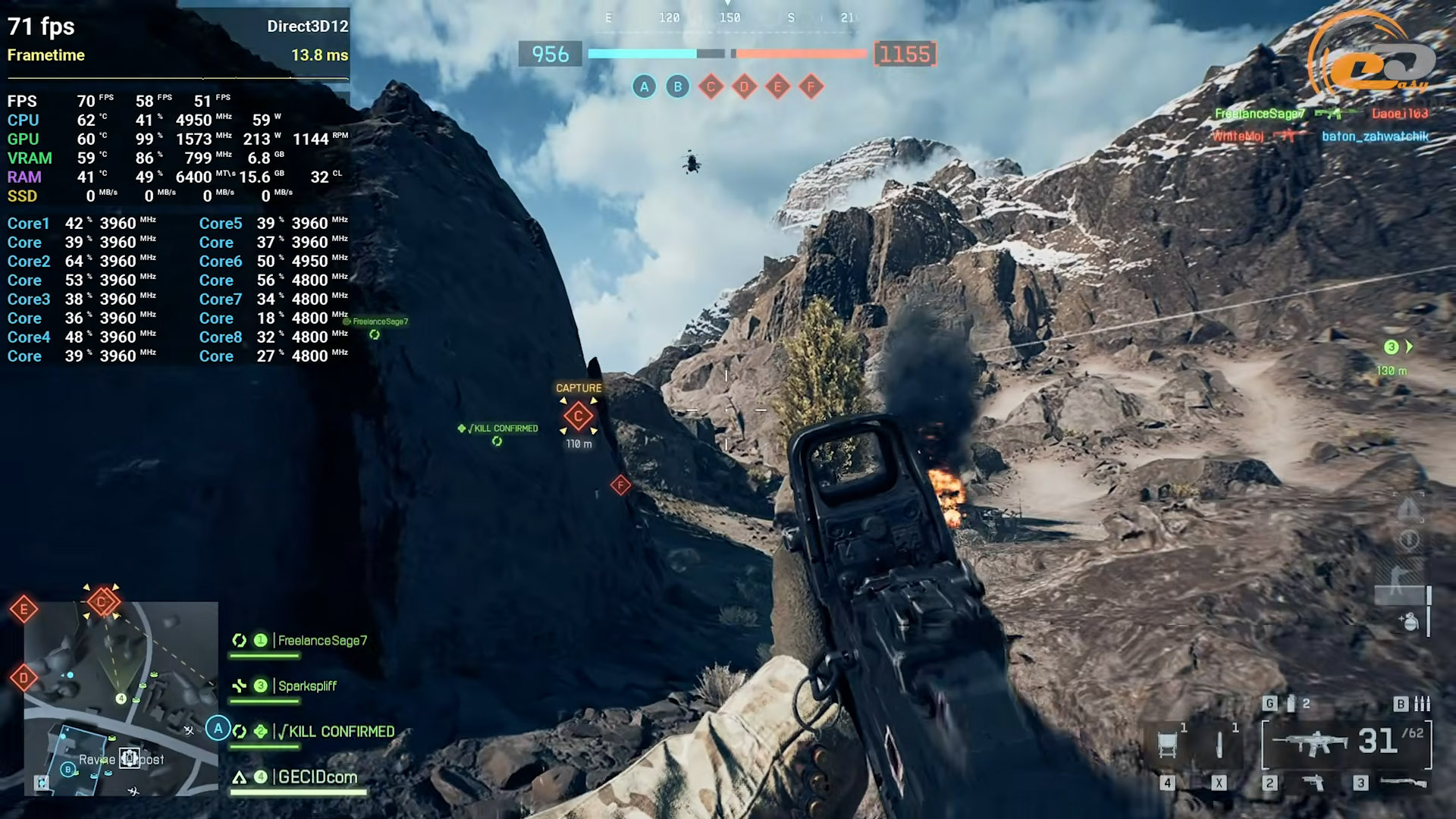
Task: Click the kill feed entry for Daoei103
Action: coord(1399,114)
